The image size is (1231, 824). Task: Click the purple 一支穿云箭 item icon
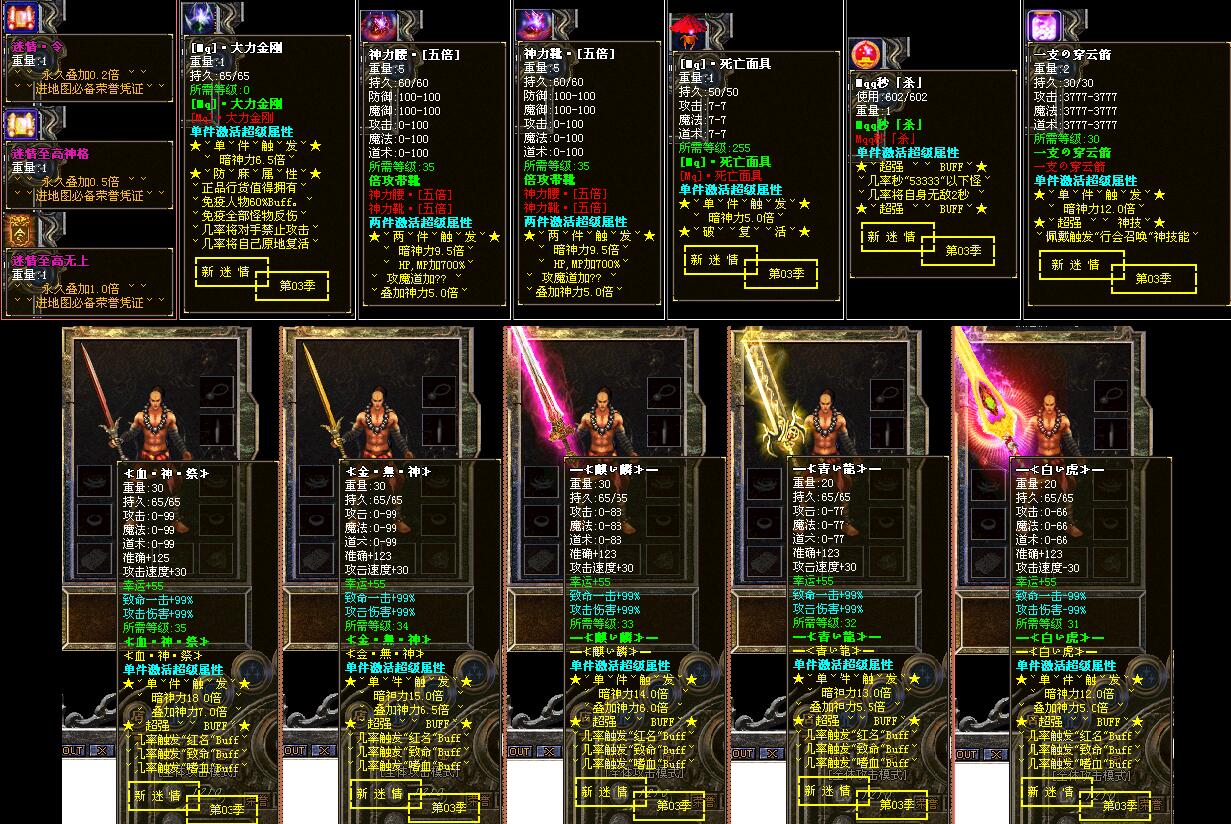(x=1044, y=25)
